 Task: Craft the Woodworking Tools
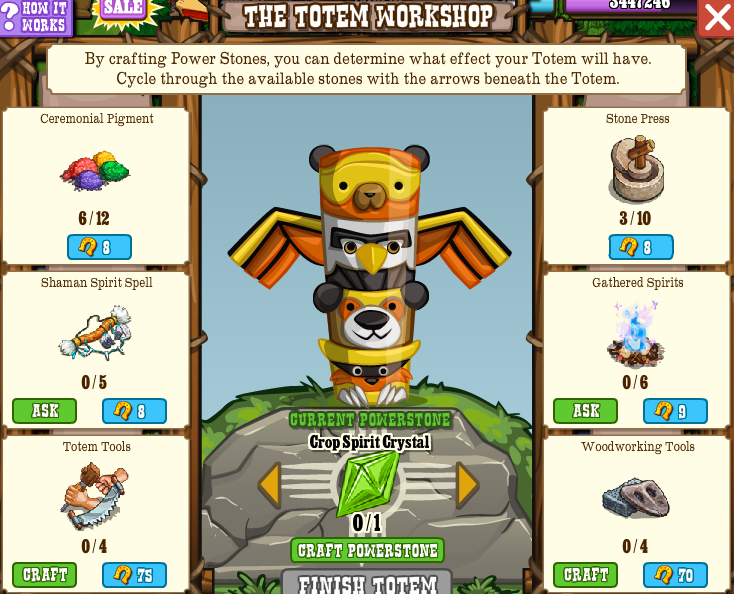click(x=585, y=575)
